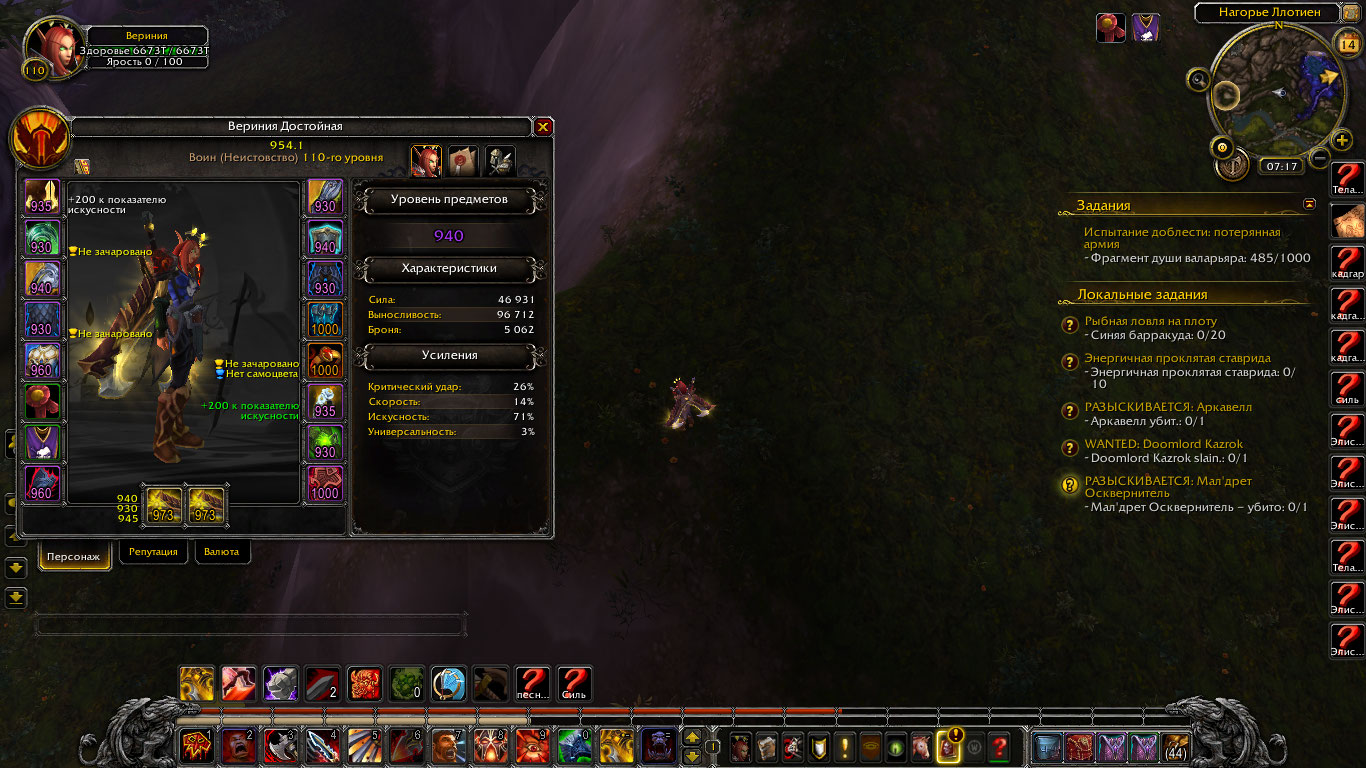The height and width of the screenshot is (768, 1366).
Task: Select the Рыбная ловля на плоту world quest
Action: click(1150, 321)
